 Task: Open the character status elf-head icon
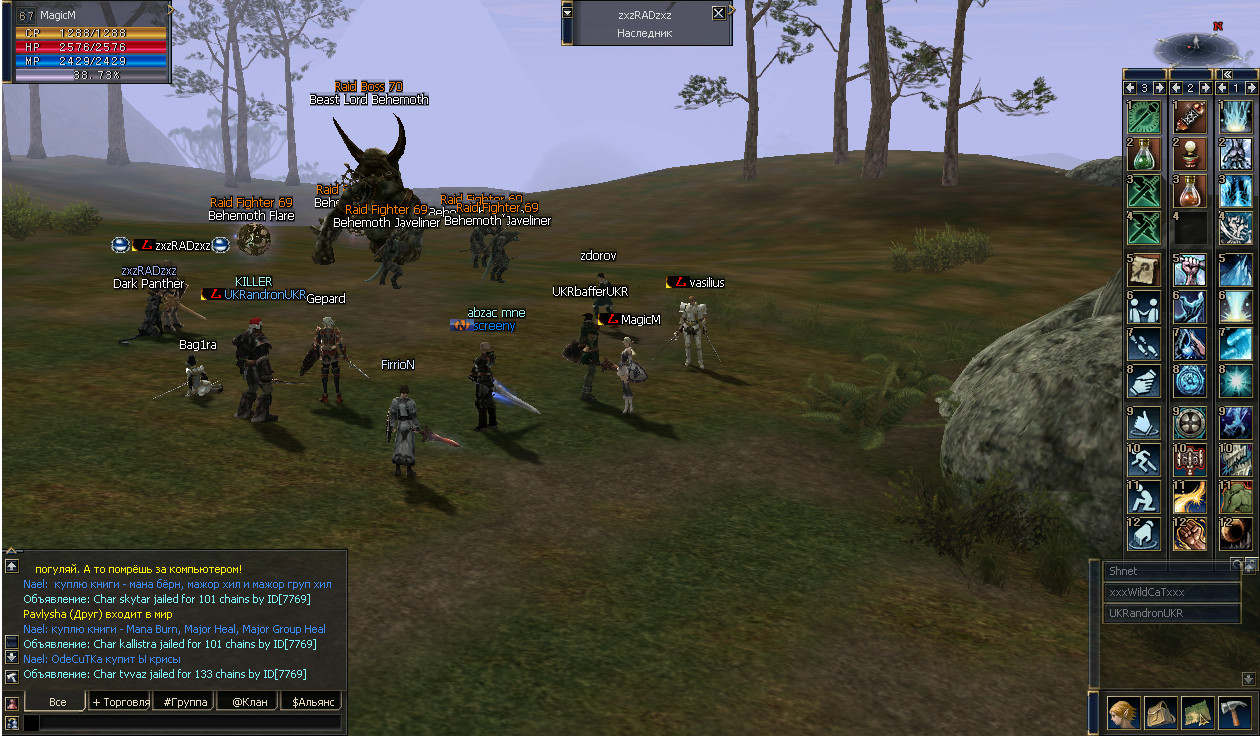tap(1124, 714)
